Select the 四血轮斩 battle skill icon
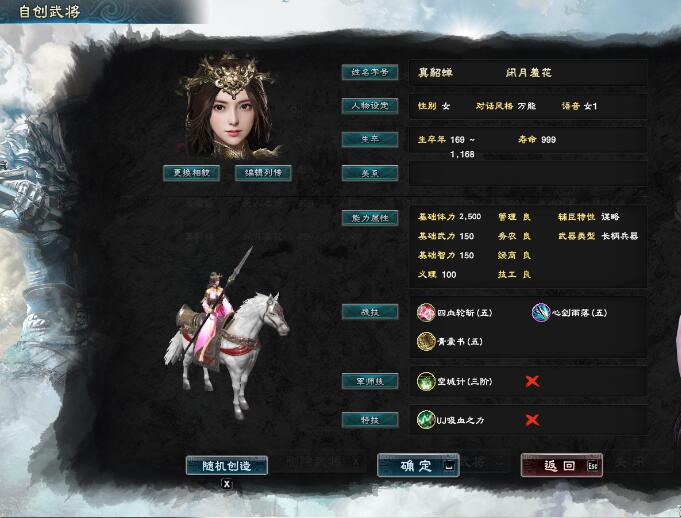 click(426, 312)
